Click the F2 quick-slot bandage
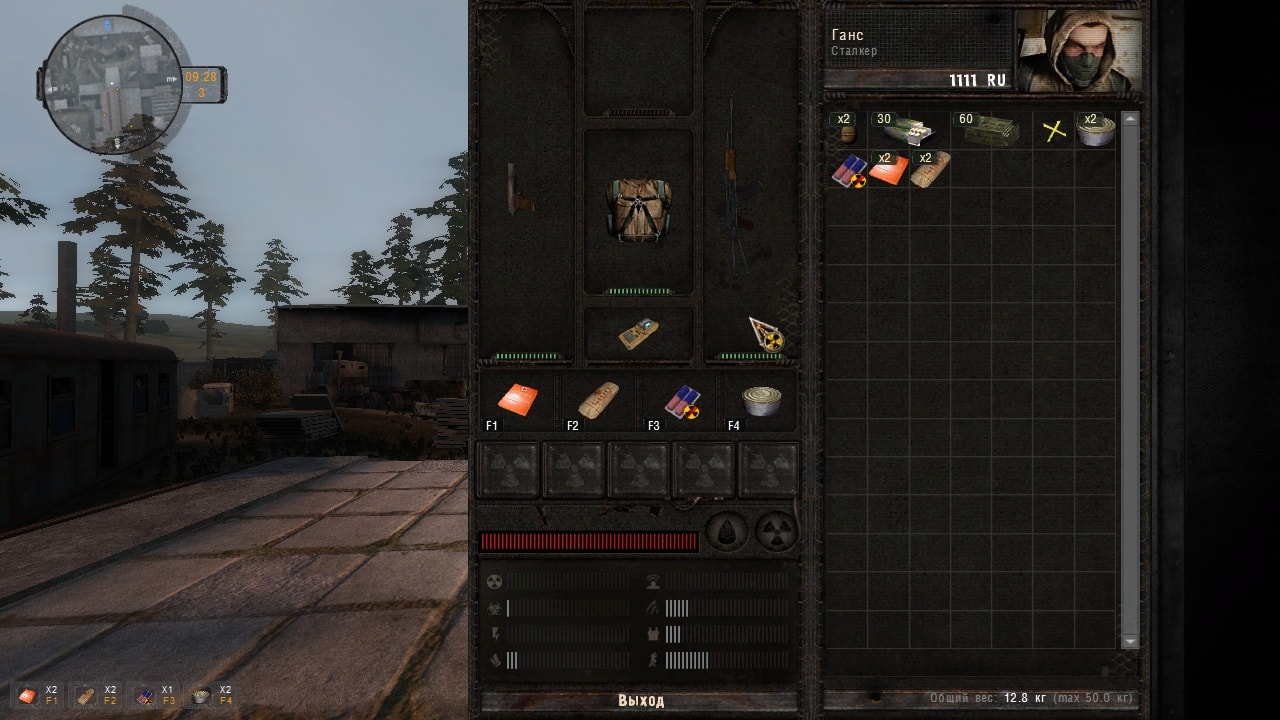Image resolution: width=1280 pixels, height=720 pixels. [x=598, y=400]
